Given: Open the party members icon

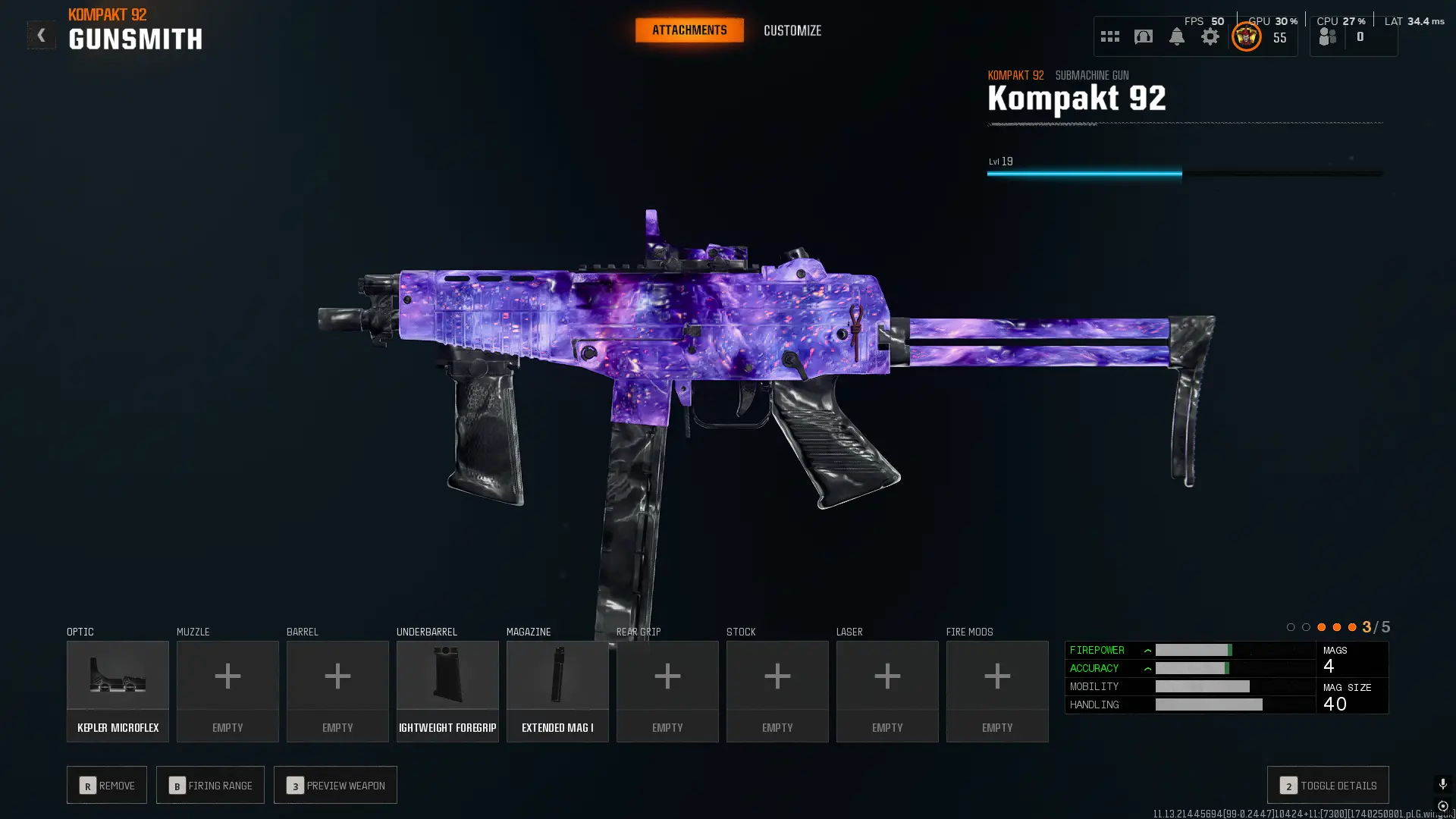Looking at the screenshot, I should (1326, 36).
